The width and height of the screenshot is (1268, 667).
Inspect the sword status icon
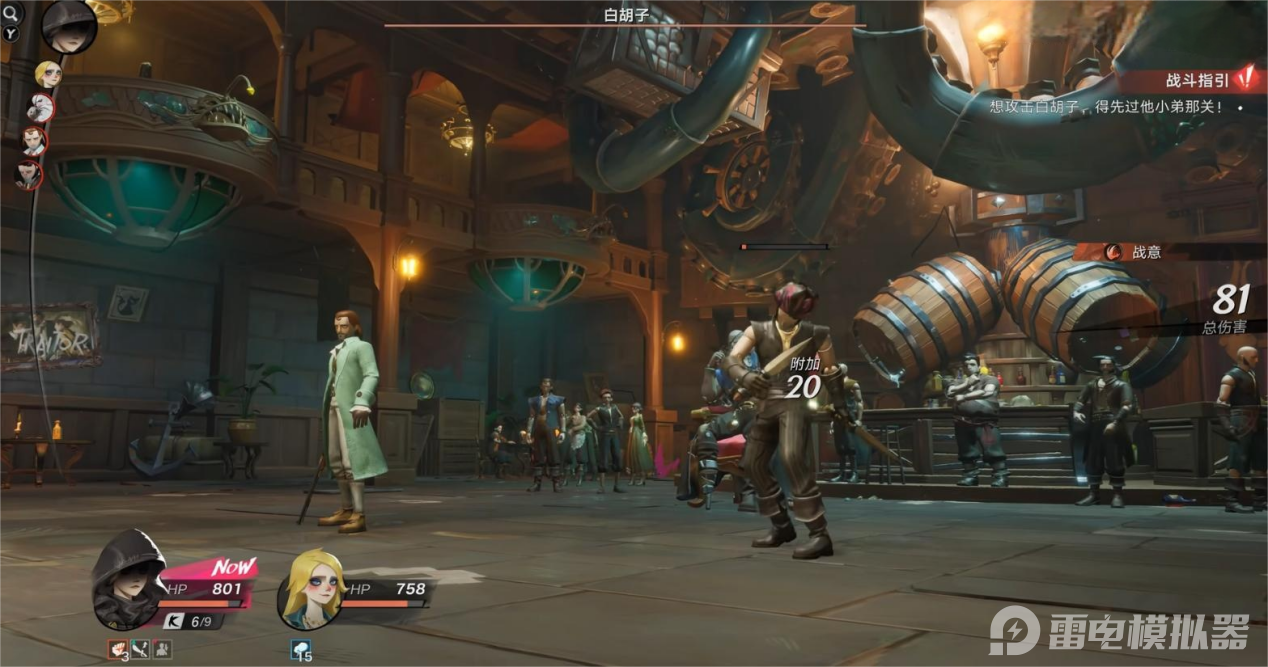(x=140, y=650)
